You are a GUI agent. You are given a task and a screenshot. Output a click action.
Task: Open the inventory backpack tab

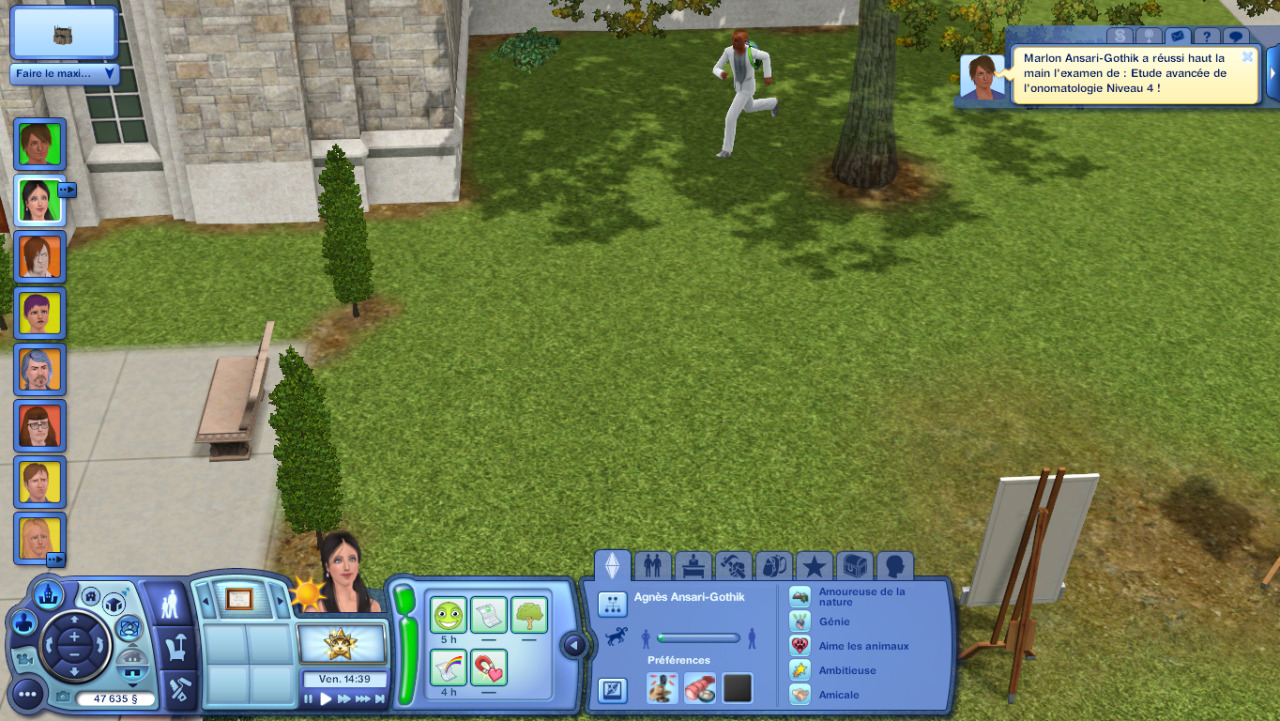(774, 567)
